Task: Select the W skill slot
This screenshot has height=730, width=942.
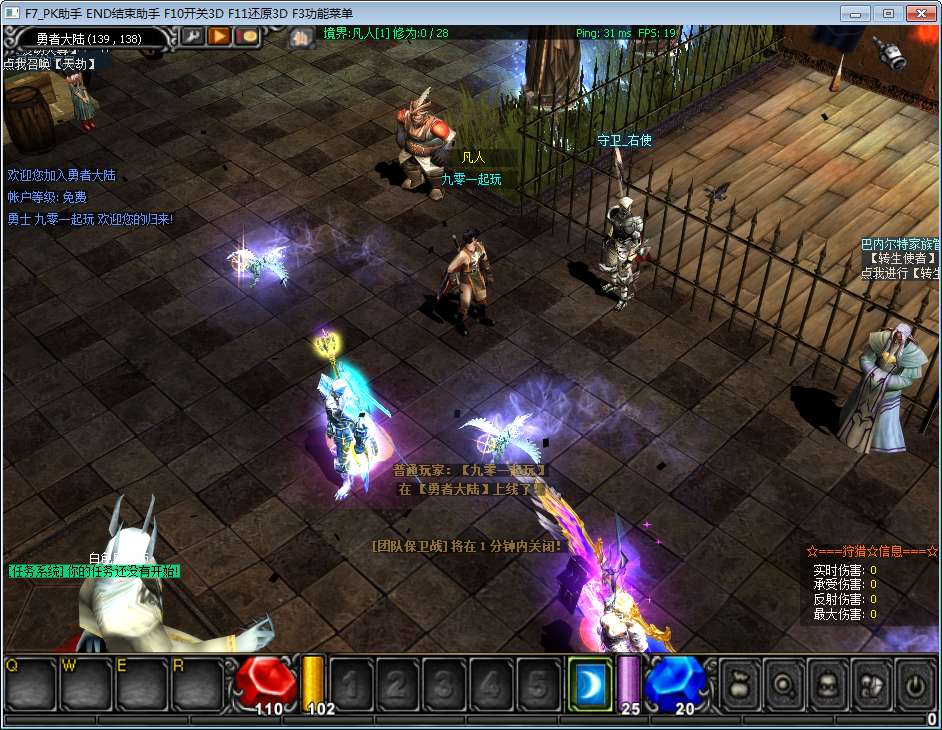Action: [x=86, y=684]
